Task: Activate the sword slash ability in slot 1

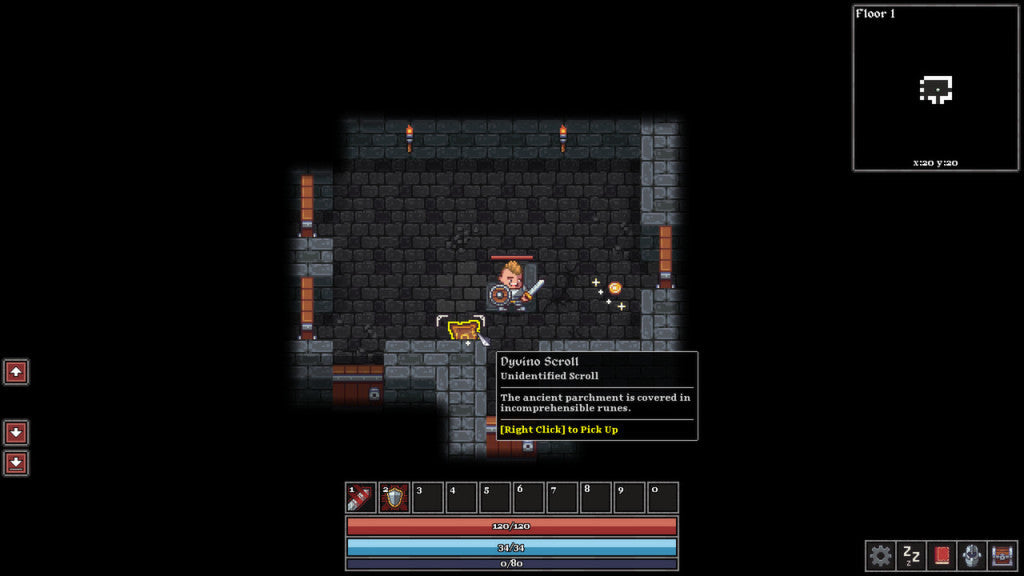Action: 361,498
